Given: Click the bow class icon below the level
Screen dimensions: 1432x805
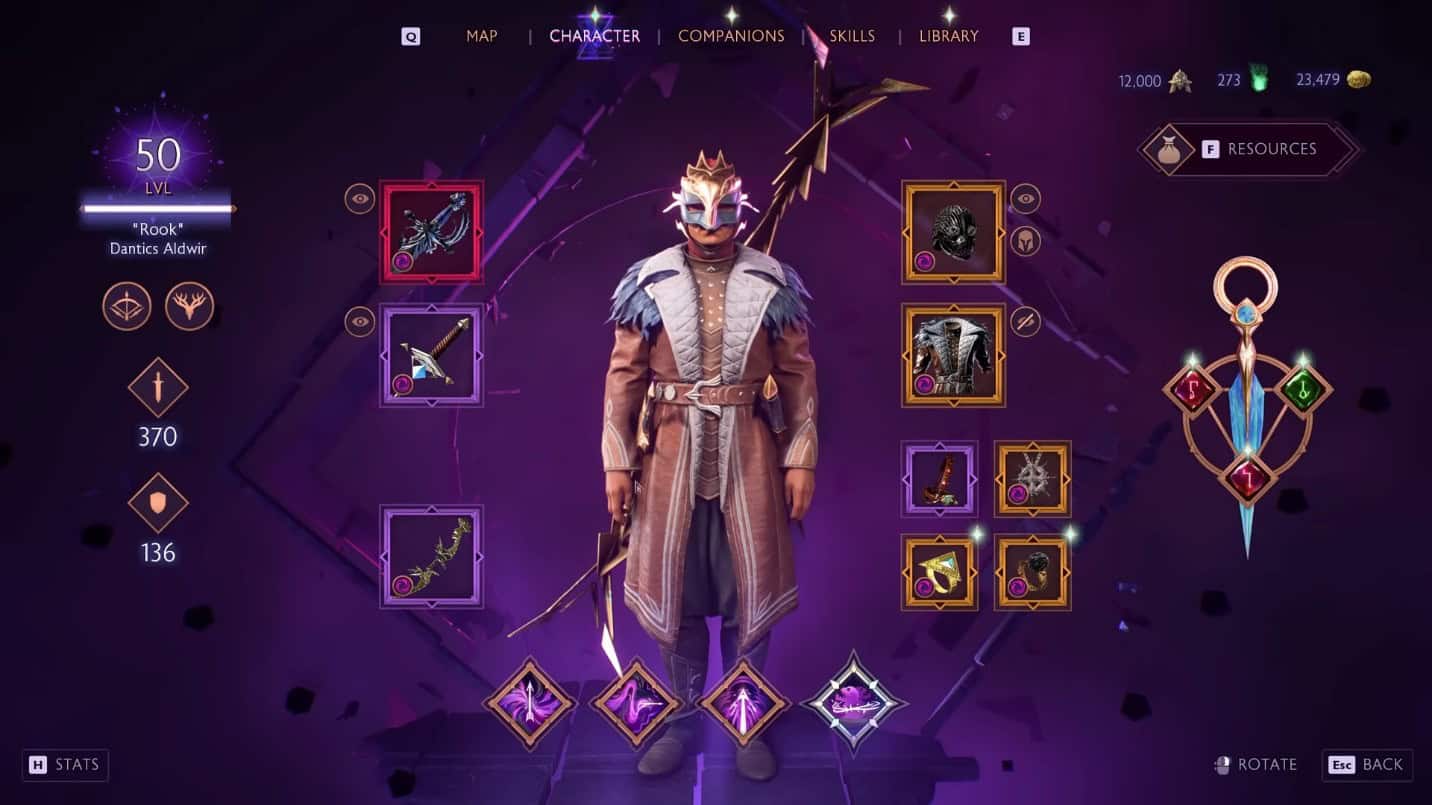Looking at the screenshot, I should 127,306.
